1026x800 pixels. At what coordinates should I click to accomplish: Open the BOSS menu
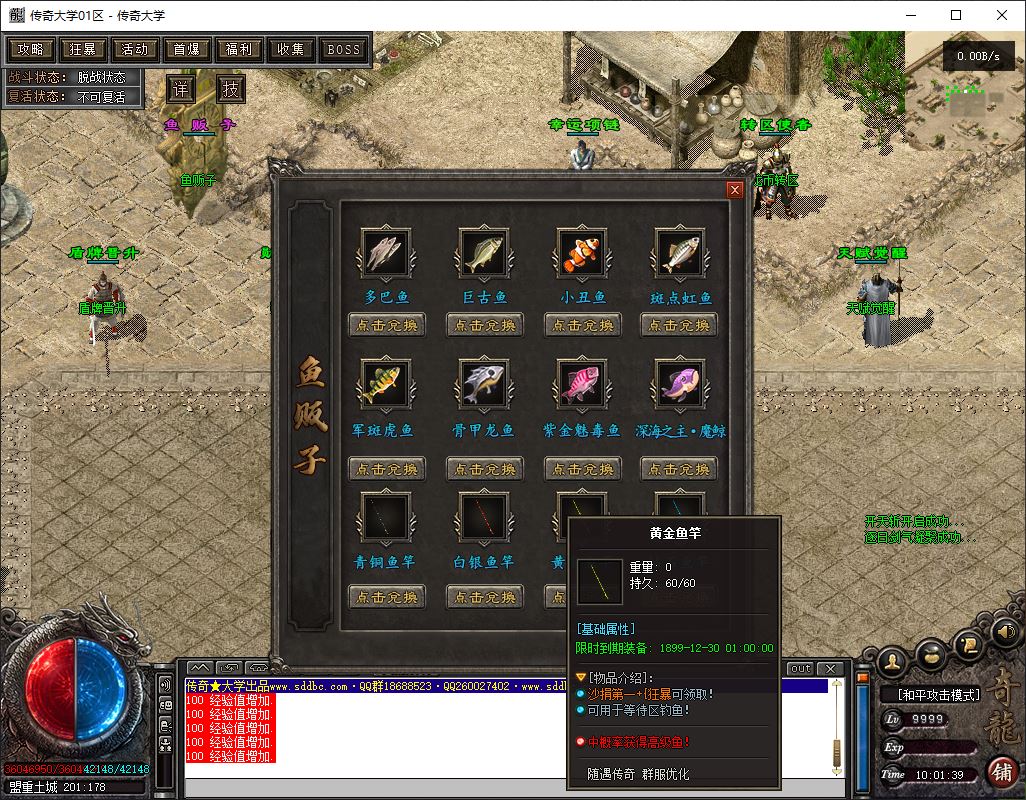344,49
